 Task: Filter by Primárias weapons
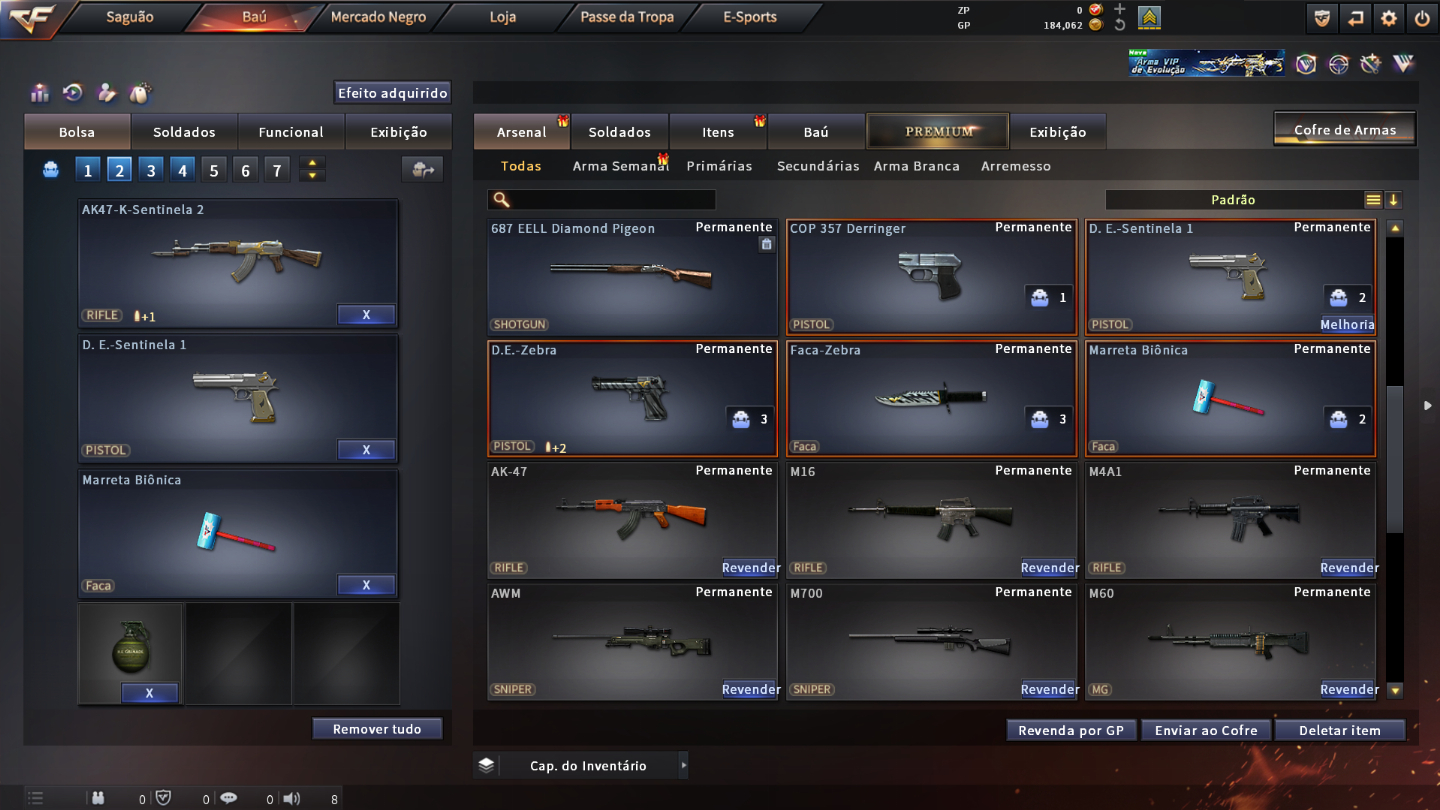719,166
